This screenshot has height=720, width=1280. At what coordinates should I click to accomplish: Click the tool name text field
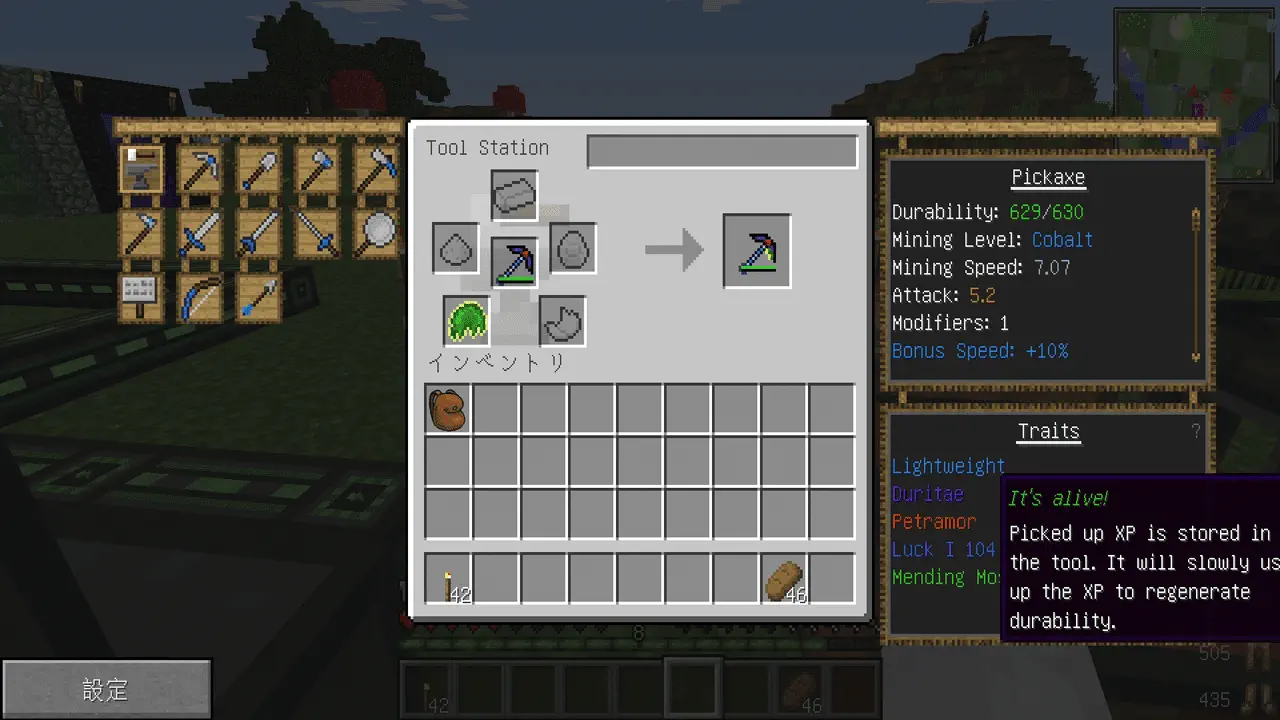click(722, 152)
